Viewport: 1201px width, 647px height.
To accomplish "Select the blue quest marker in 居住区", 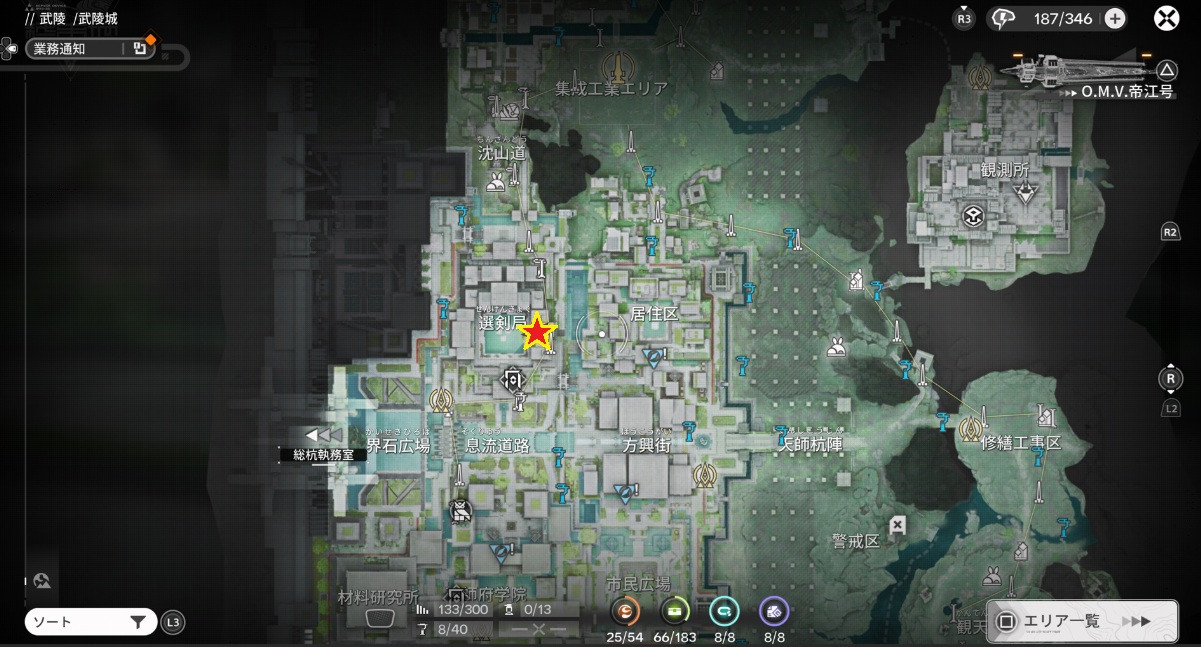I will coord(655,356).
